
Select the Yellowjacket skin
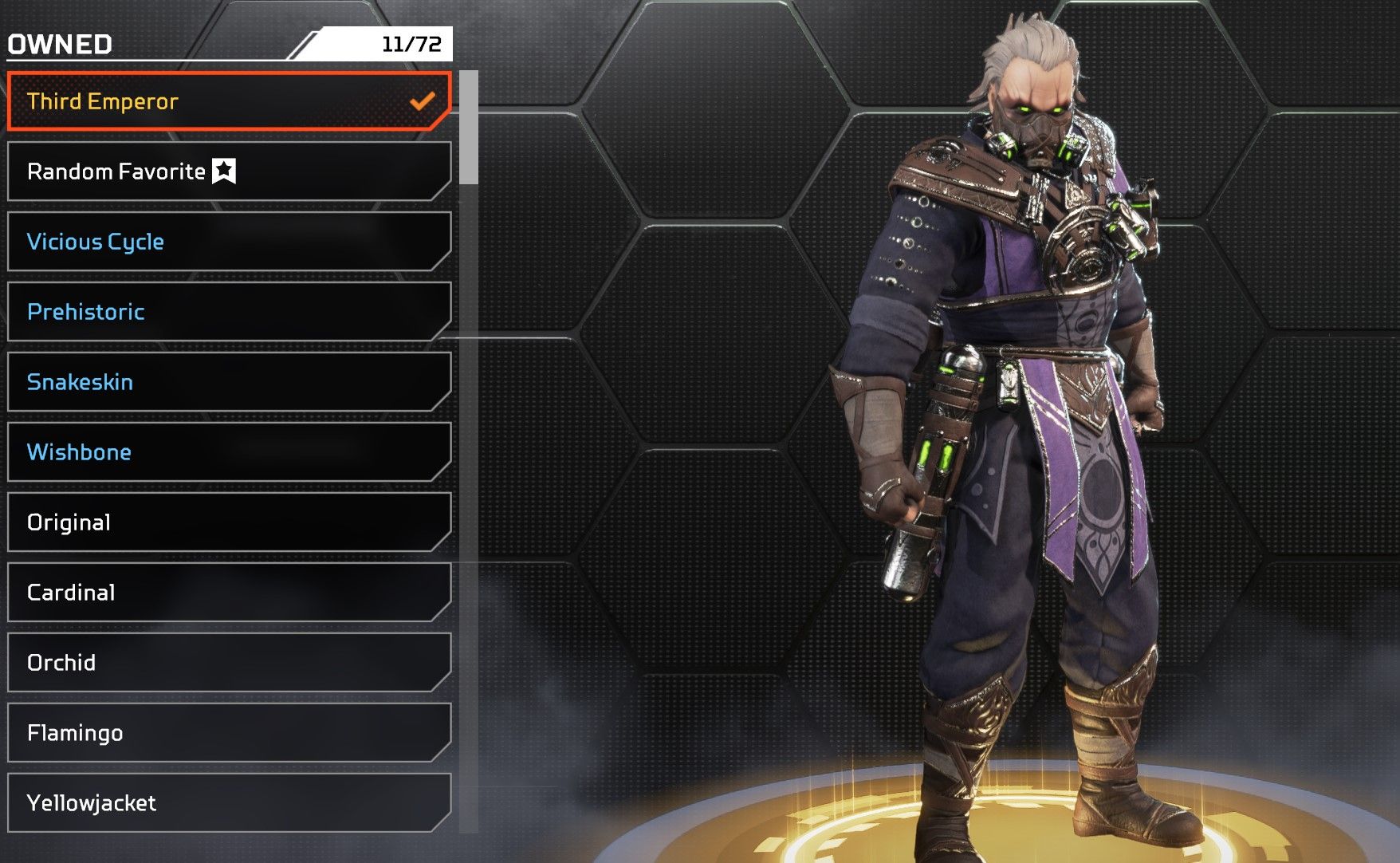(229, 803)
